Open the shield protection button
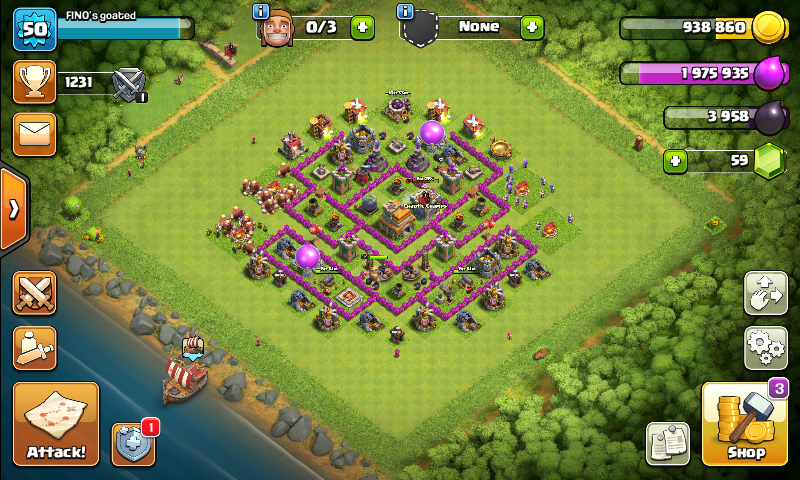The image size is (800, 480). 133,443
